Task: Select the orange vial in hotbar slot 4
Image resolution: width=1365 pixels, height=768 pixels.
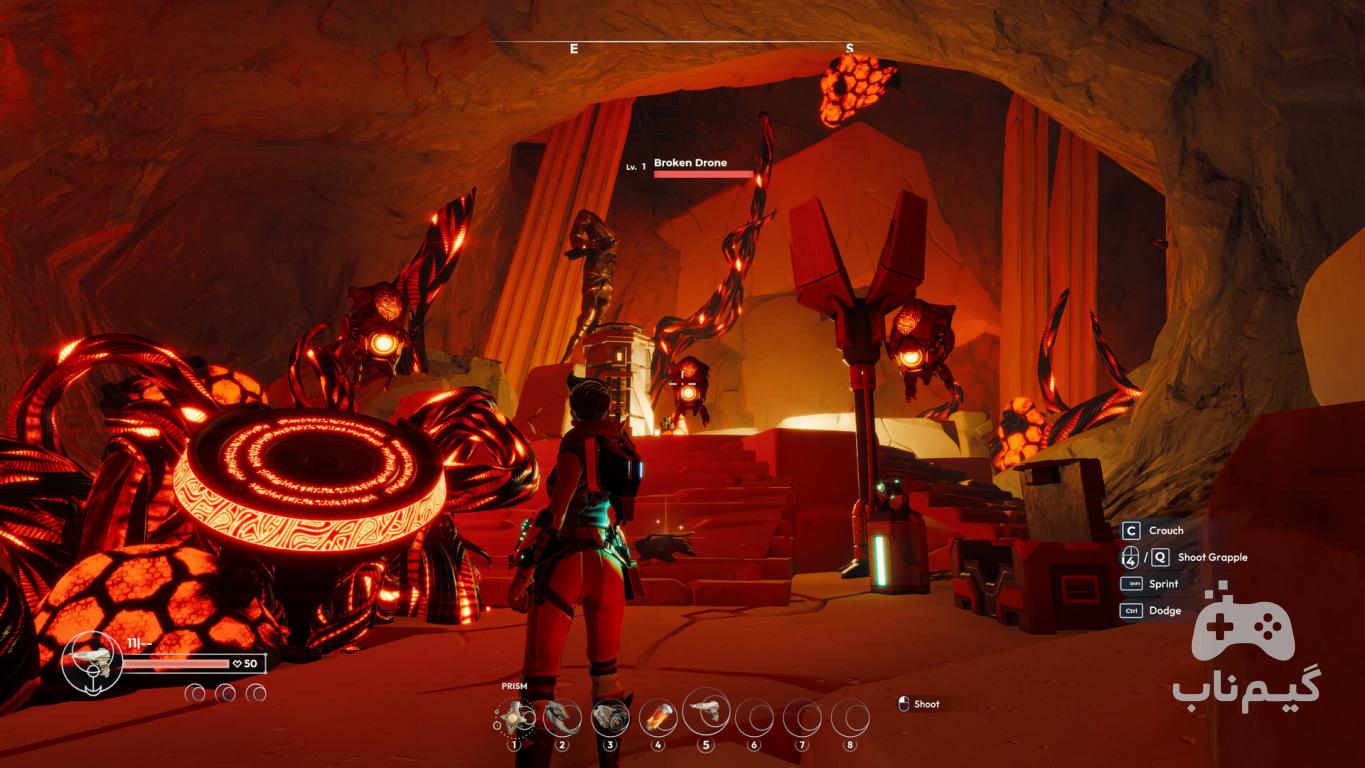Action: click(x=657, y=717)
